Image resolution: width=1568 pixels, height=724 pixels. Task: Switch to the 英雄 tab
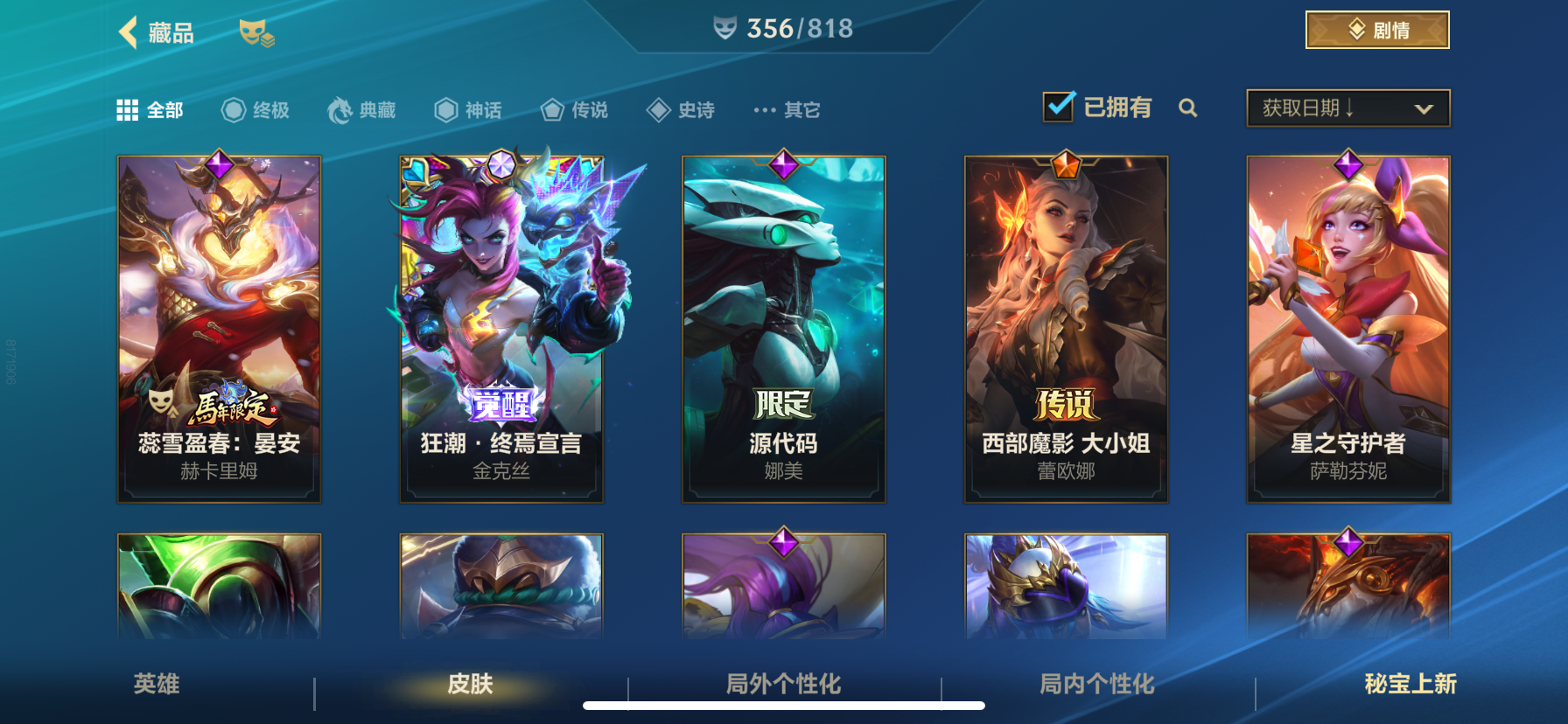pyautogui.click(x=156, y=686)
